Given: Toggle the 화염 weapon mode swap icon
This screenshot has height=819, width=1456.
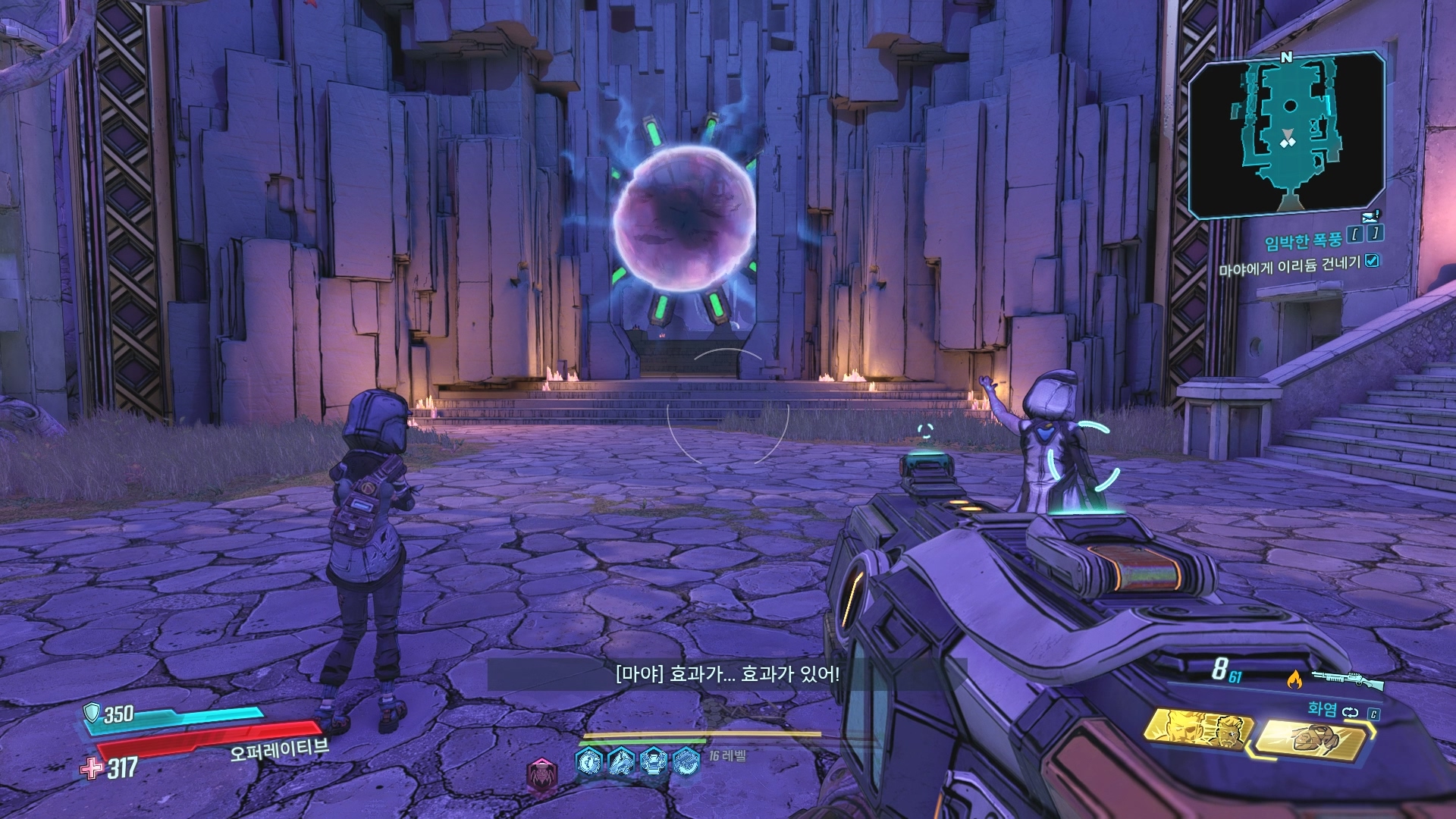Looking at the screenshot, I should [1351, 712].
